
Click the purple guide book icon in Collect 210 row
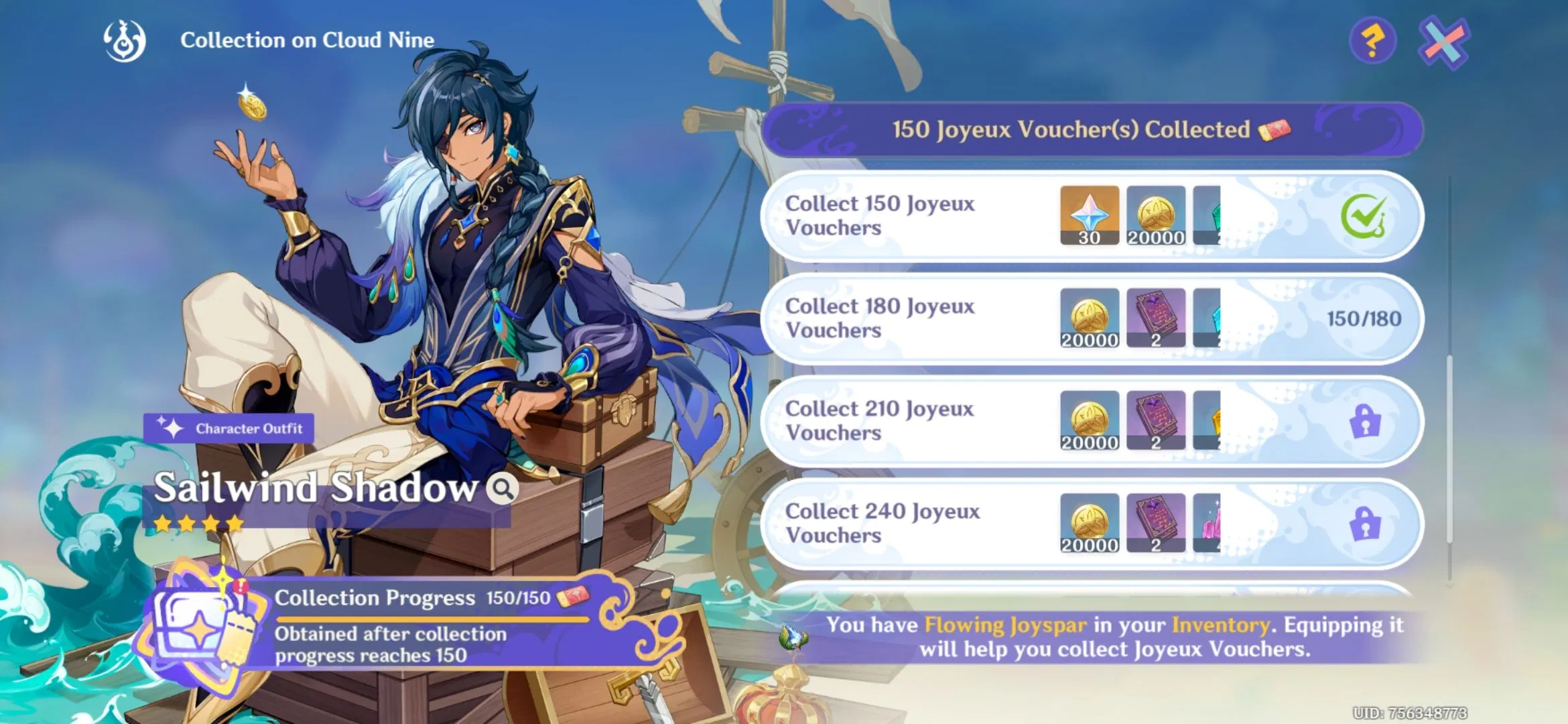tap(1157, 420)
